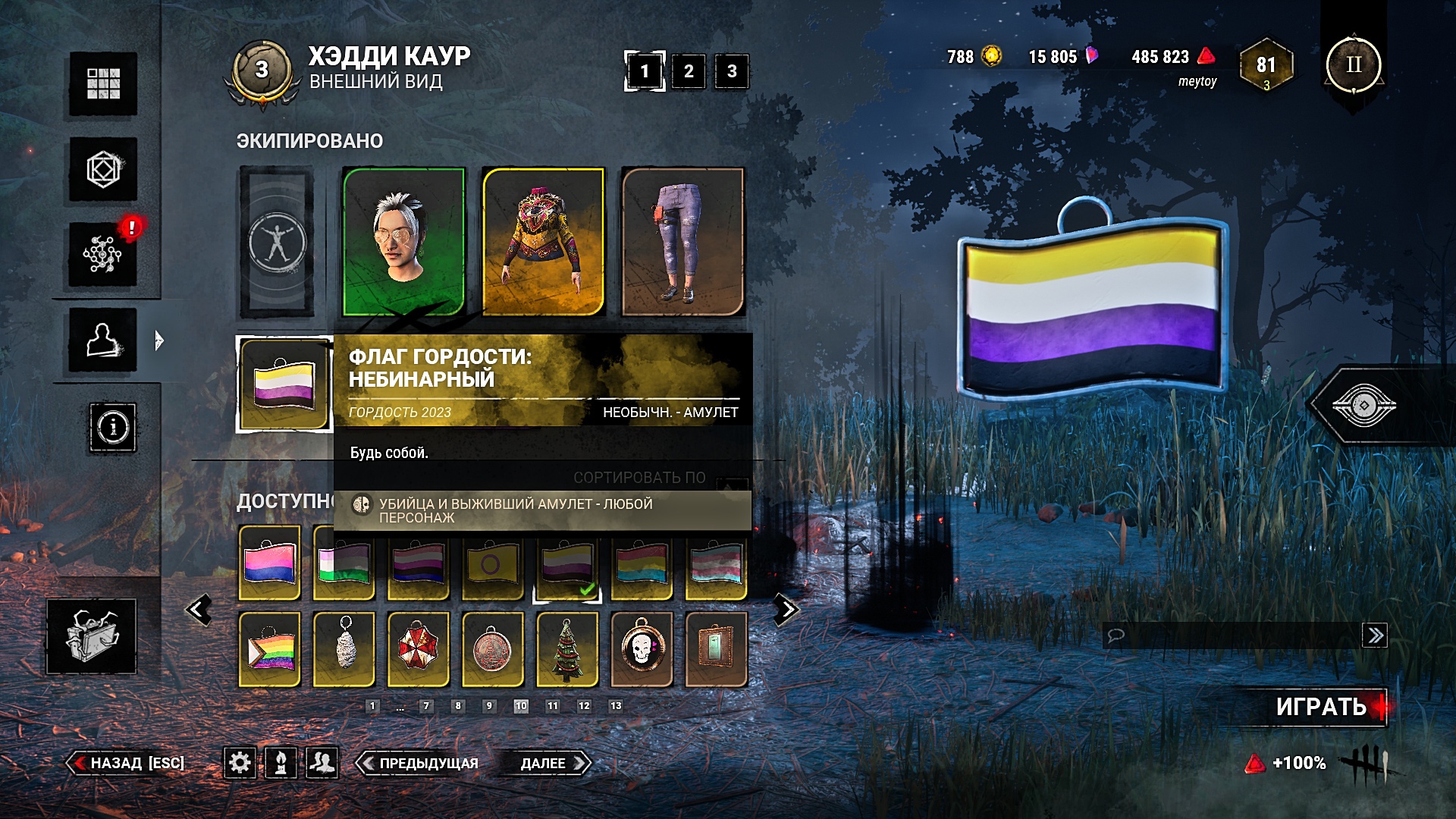Select the equipped head cosmetic slot
The height and width of the screenshot is (819, 1456).
tap(403, 241)
